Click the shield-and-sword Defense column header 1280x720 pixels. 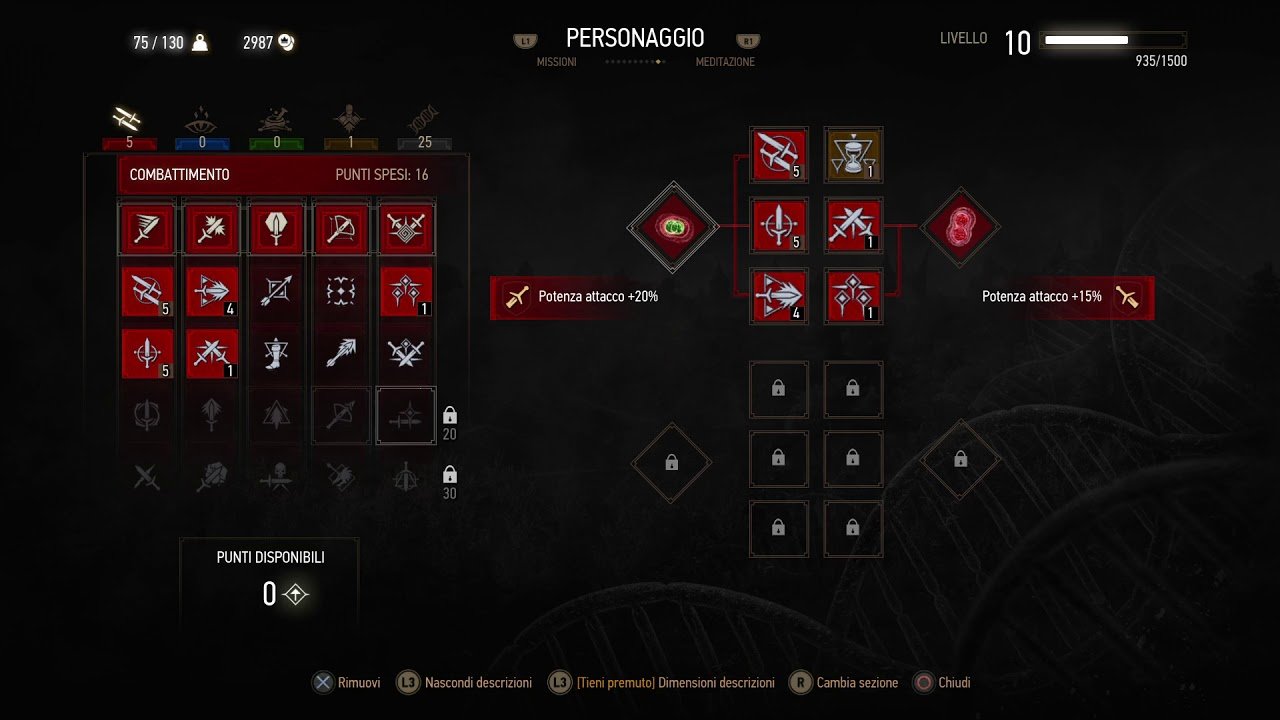(276, 230)
